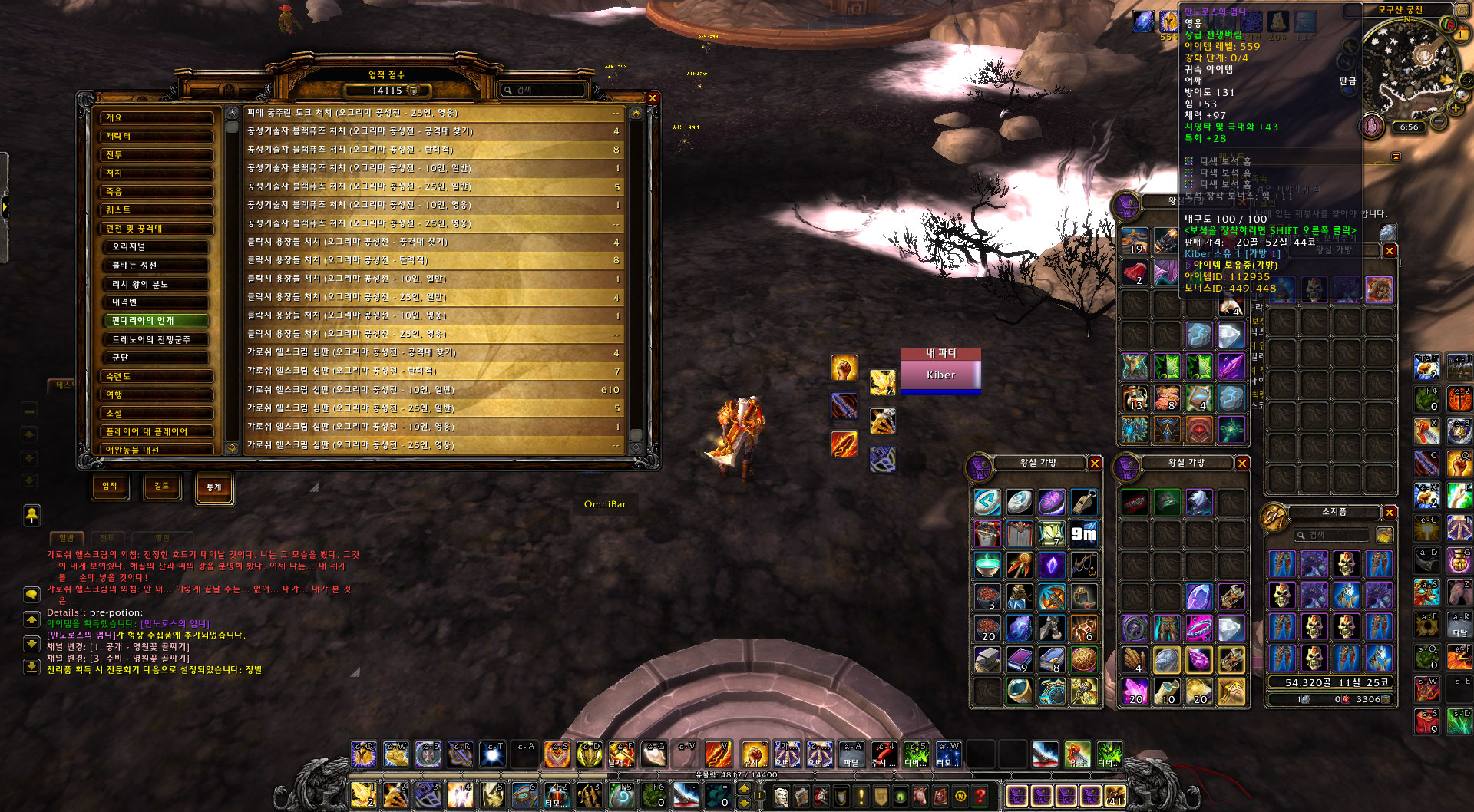Select the 가로쉬 헬스크림 10인 일반 statistic row
Screen dimensions: 1474x812
coord(434,390)
